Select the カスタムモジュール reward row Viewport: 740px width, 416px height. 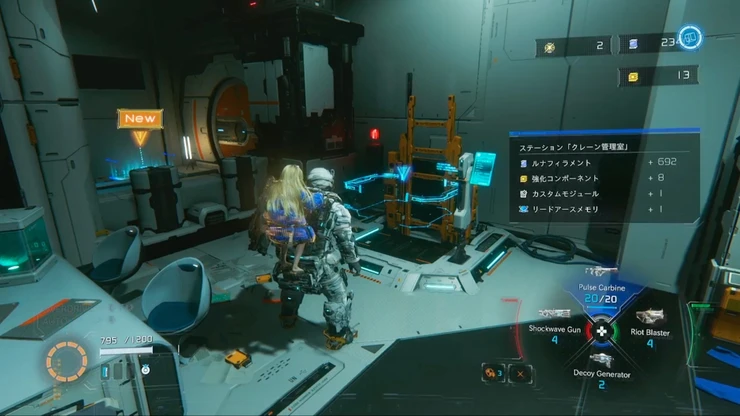pos(603,194)
